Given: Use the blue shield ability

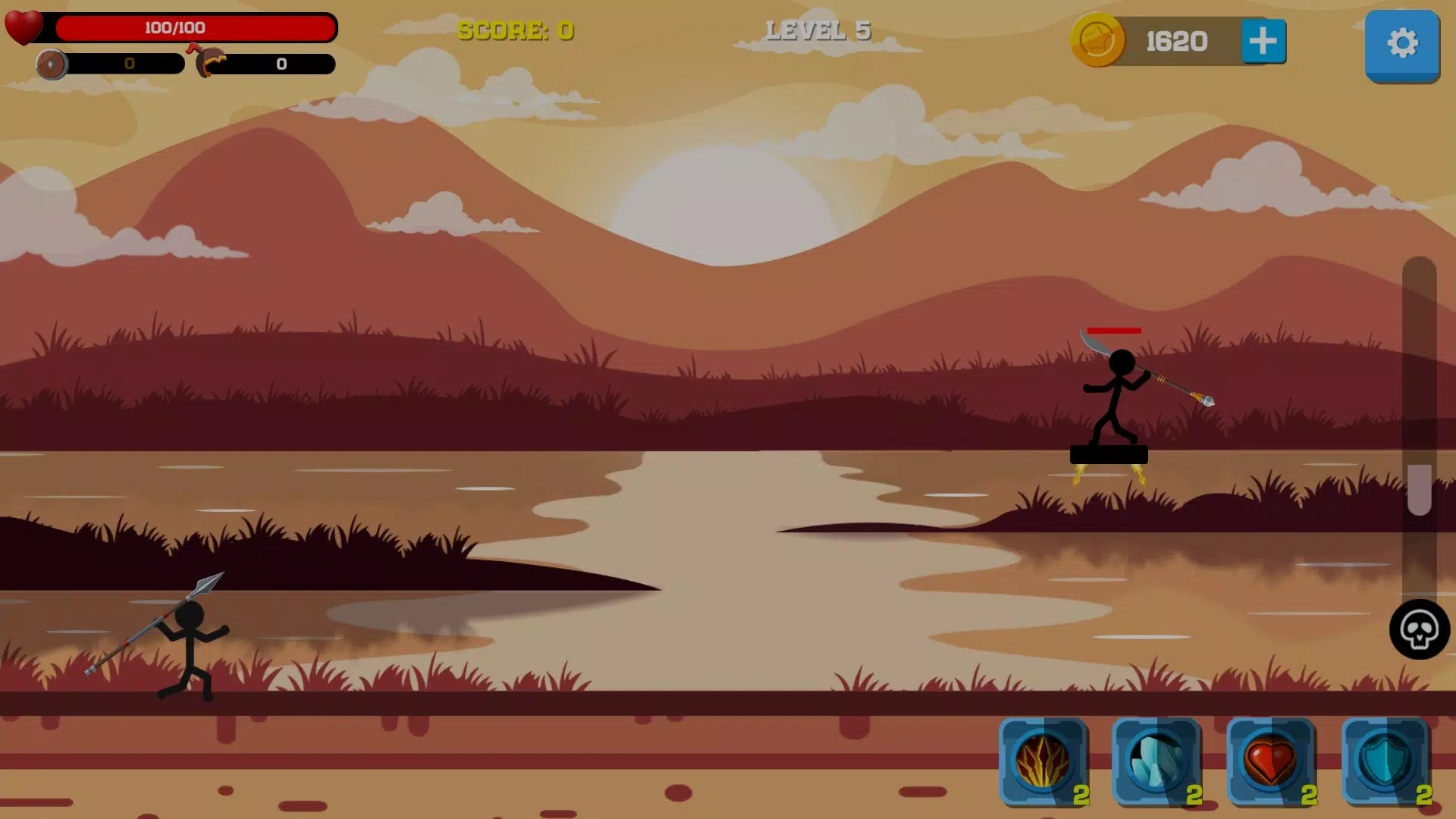Looking at the screenshot, I should pyautogui.click(x=1385, y=761).
